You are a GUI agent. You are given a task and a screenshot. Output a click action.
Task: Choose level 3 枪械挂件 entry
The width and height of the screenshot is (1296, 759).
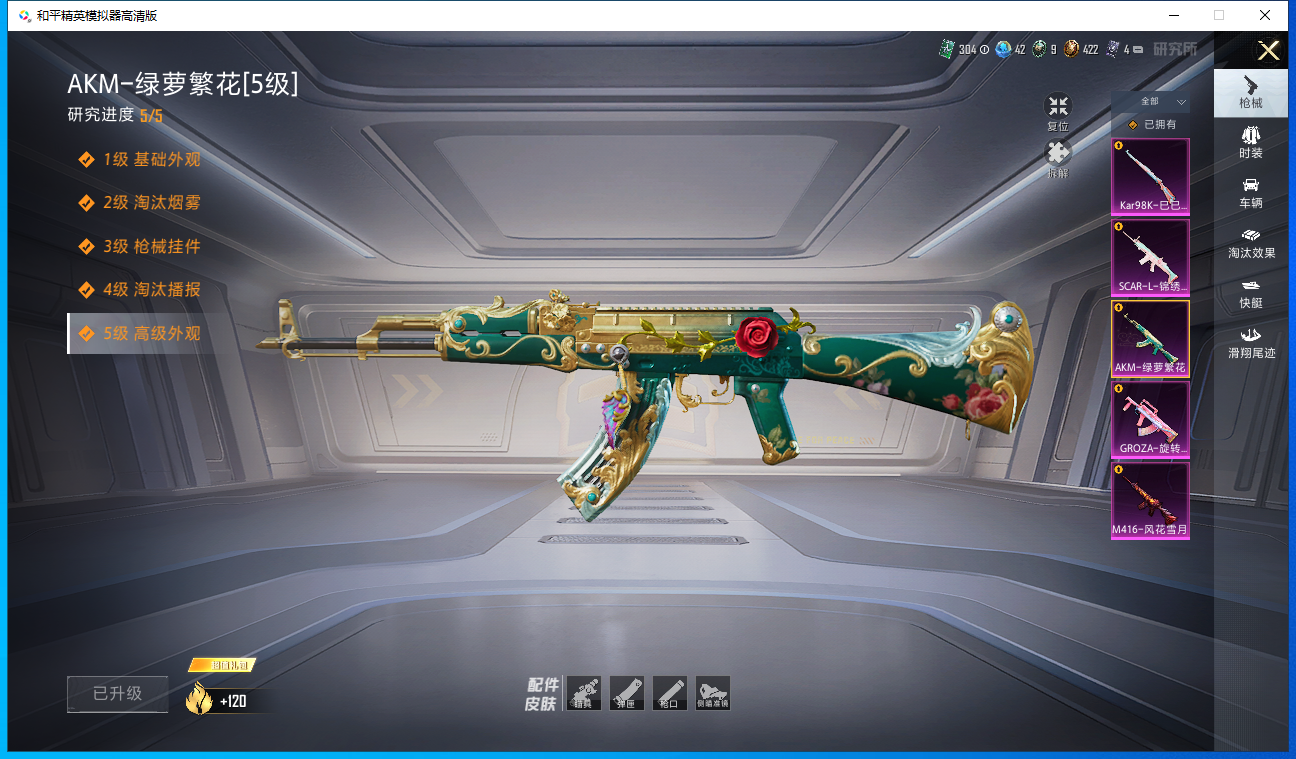pos(151,246)
